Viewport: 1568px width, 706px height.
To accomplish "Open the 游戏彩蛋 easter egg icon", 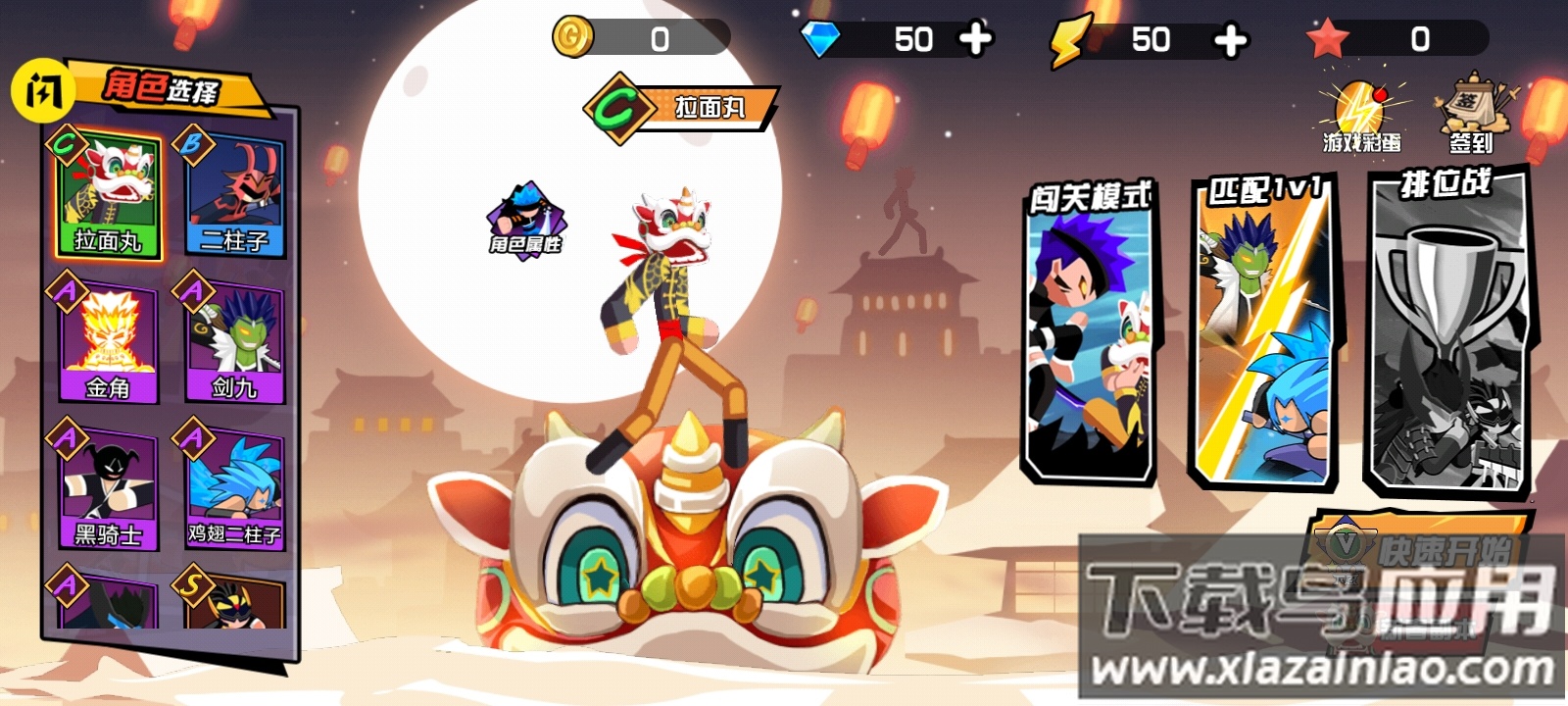I will point(1360,118).
